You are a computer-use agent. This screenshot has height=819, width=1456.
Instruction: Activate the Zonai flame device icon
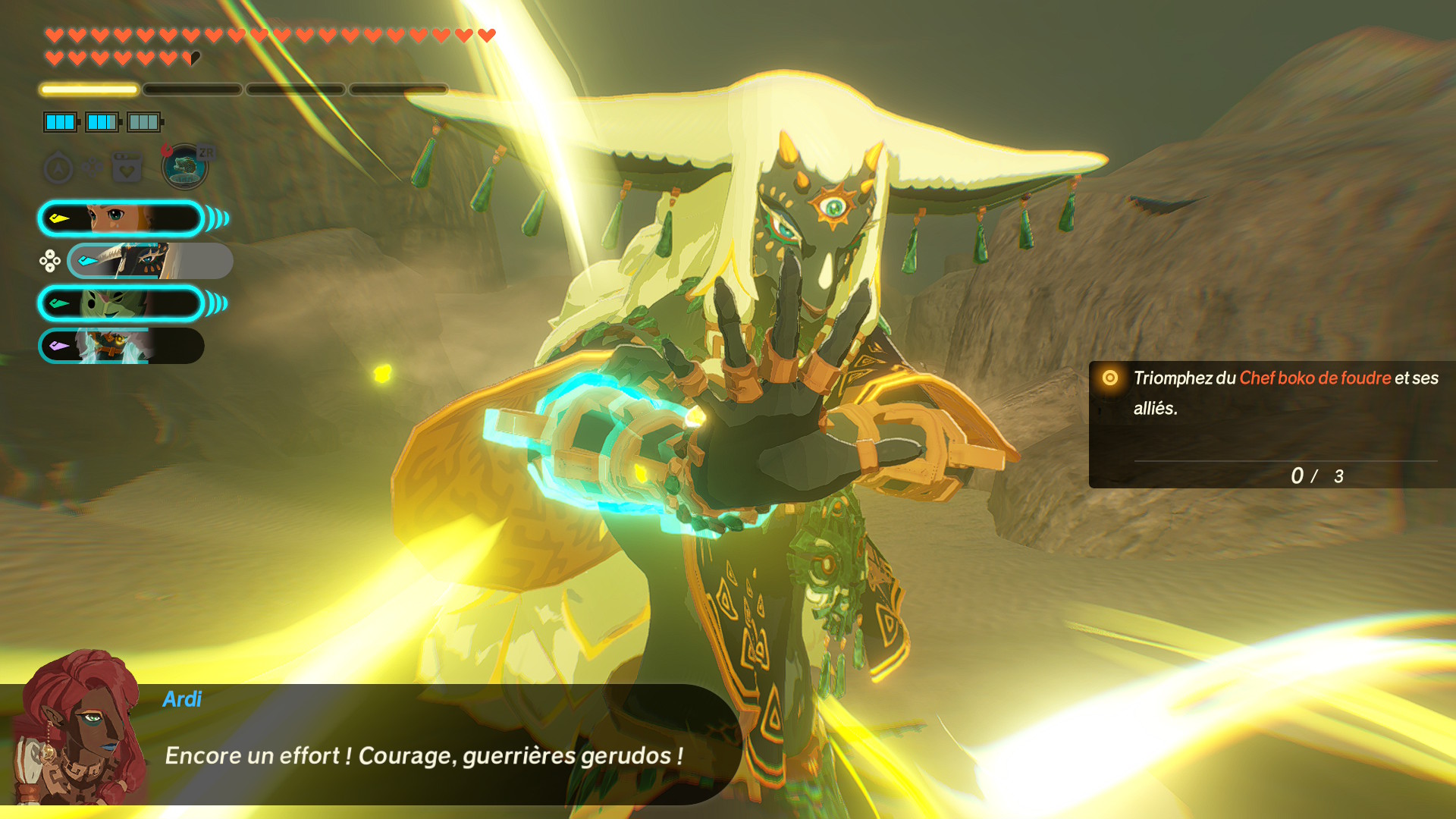point(184,166)
